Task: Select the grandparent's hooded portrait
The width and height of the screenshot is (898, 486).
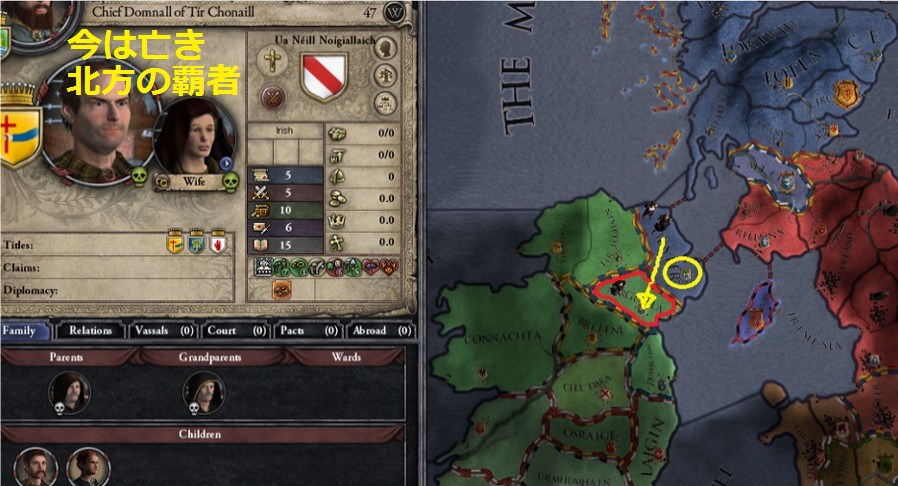Action: pos(203,392)
